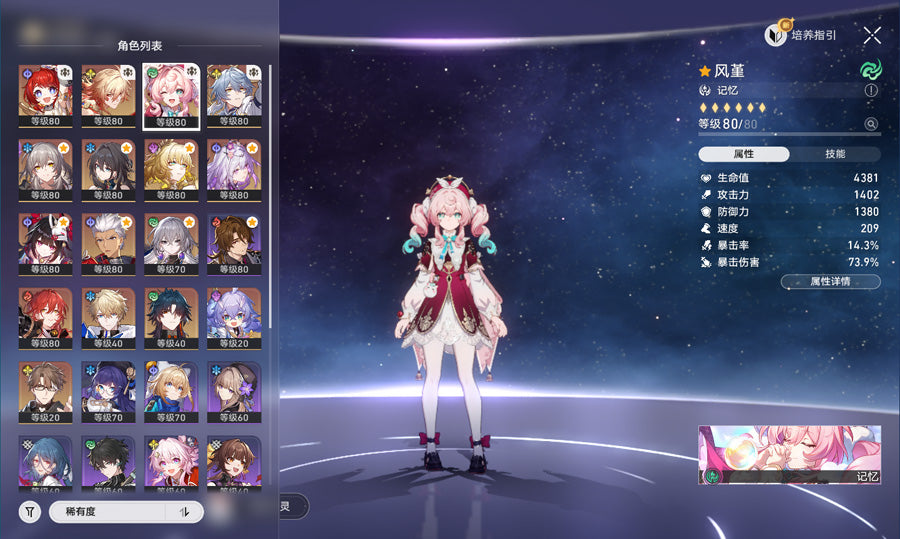Screen dimensions: 900x539
Task: Select the blond level 40 character portrait
Action: (108, 318)
